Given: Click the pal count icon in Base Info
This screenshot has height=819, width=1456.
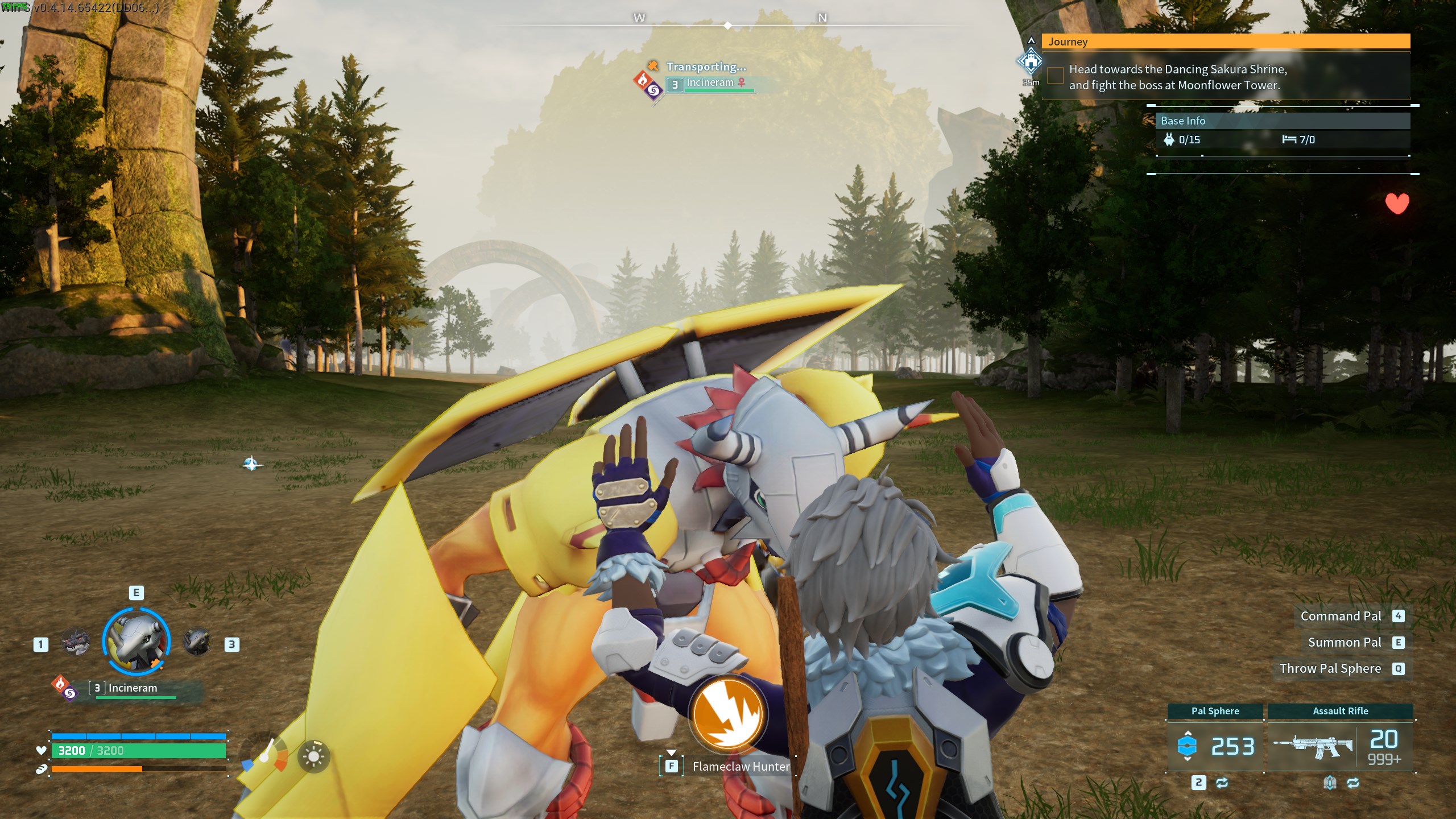Looking at the screenshot, I should click(1168, 140).
